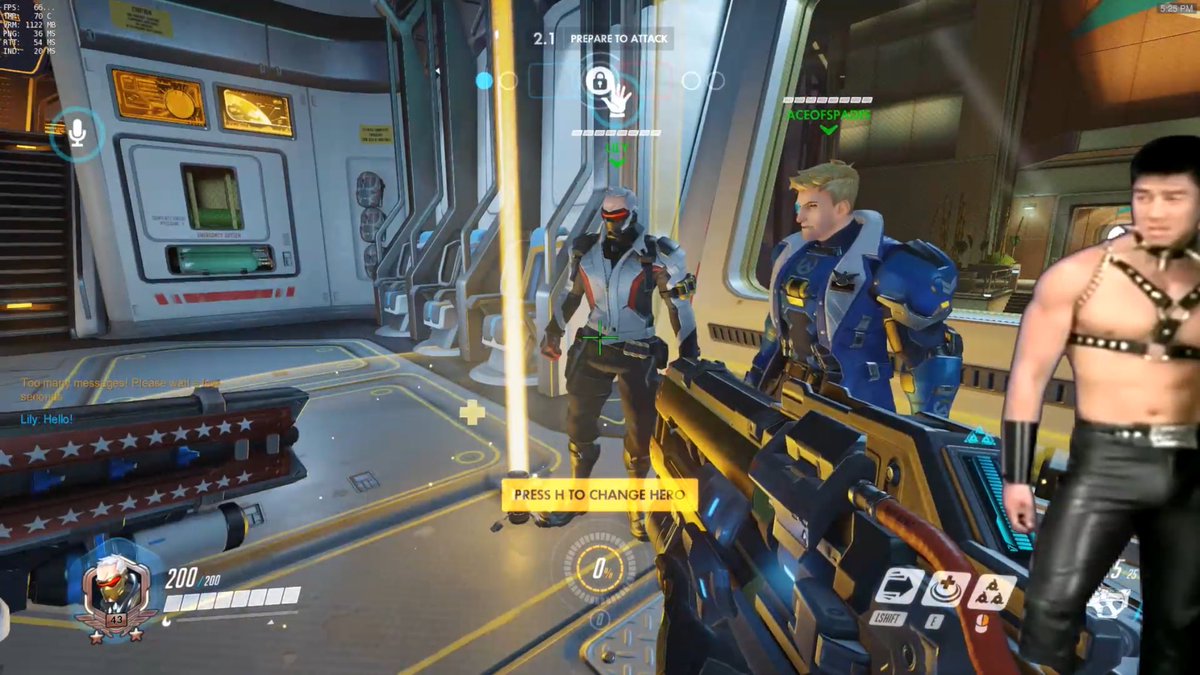Click the ultimate charge meter at 0%

(601, 569)
